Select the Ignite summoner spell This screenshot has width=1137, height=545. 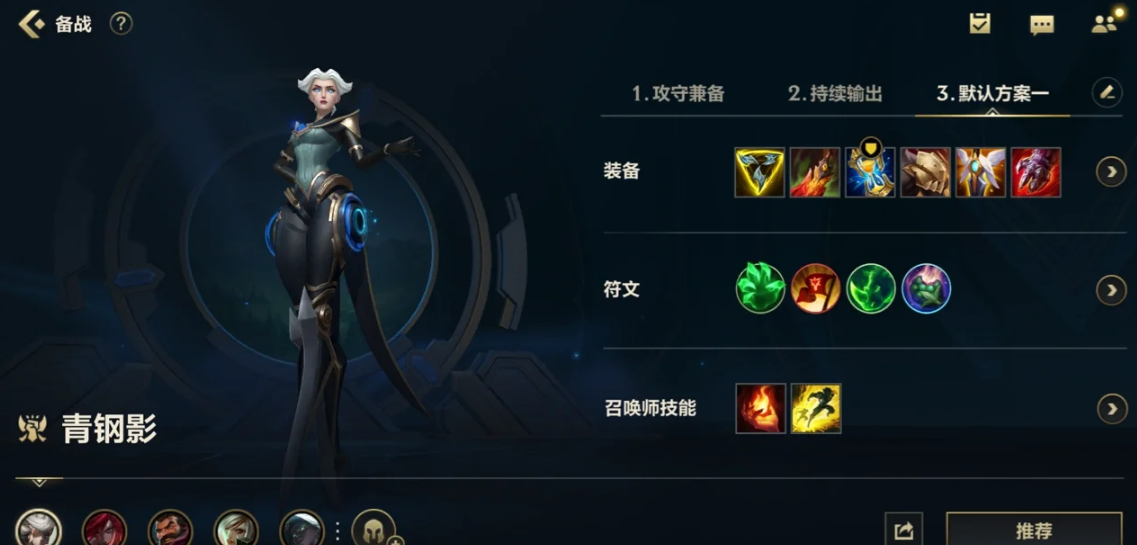click(760, 408)
